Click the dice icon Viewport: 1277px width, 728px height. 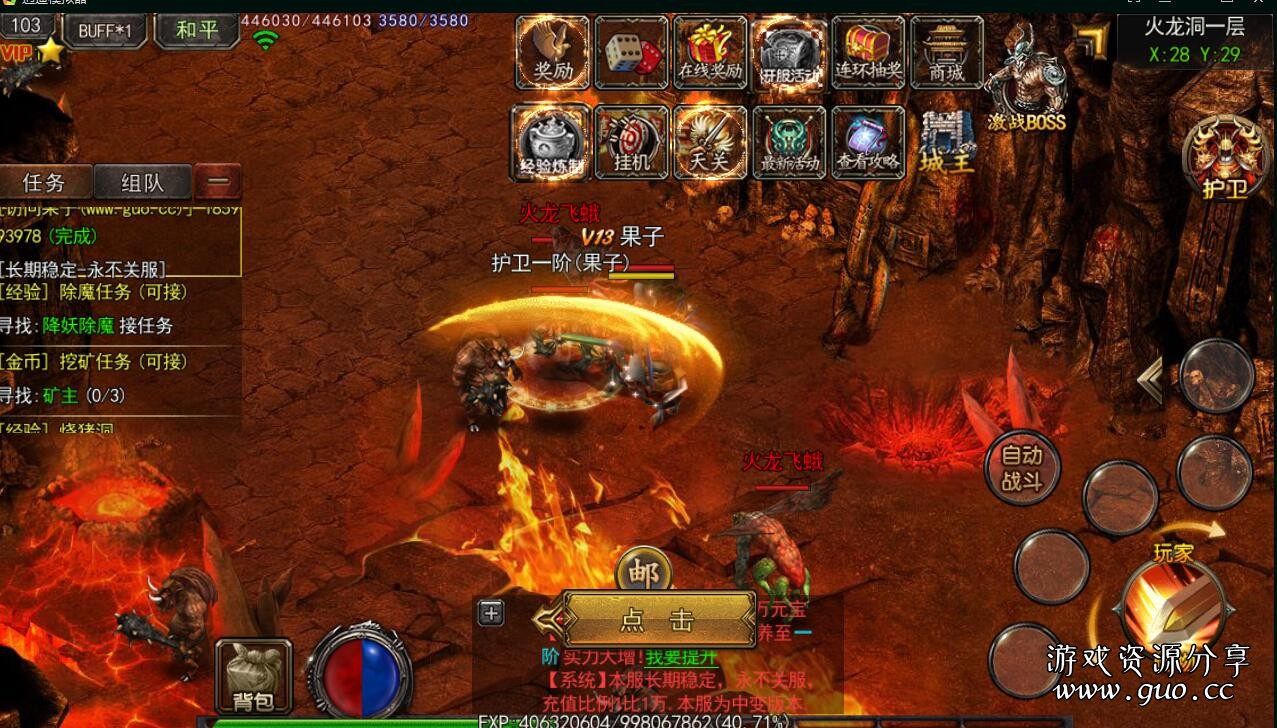pyautogui.click(x=631, y=52)
